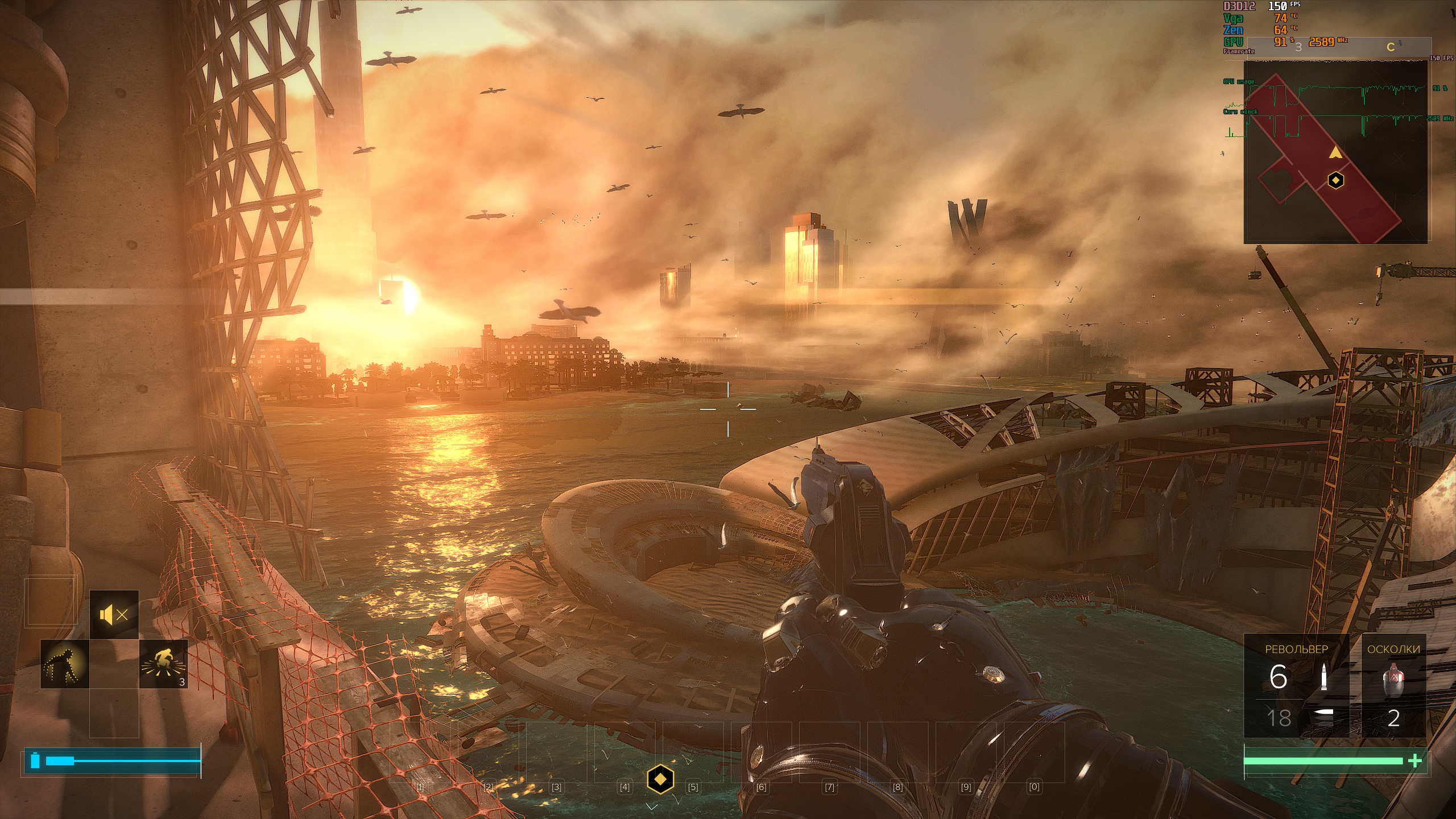The width and height of the screenshot is (1456, 819).
Task: Click the hexagon objective marker above the hotbar
Action: [660, 779]
